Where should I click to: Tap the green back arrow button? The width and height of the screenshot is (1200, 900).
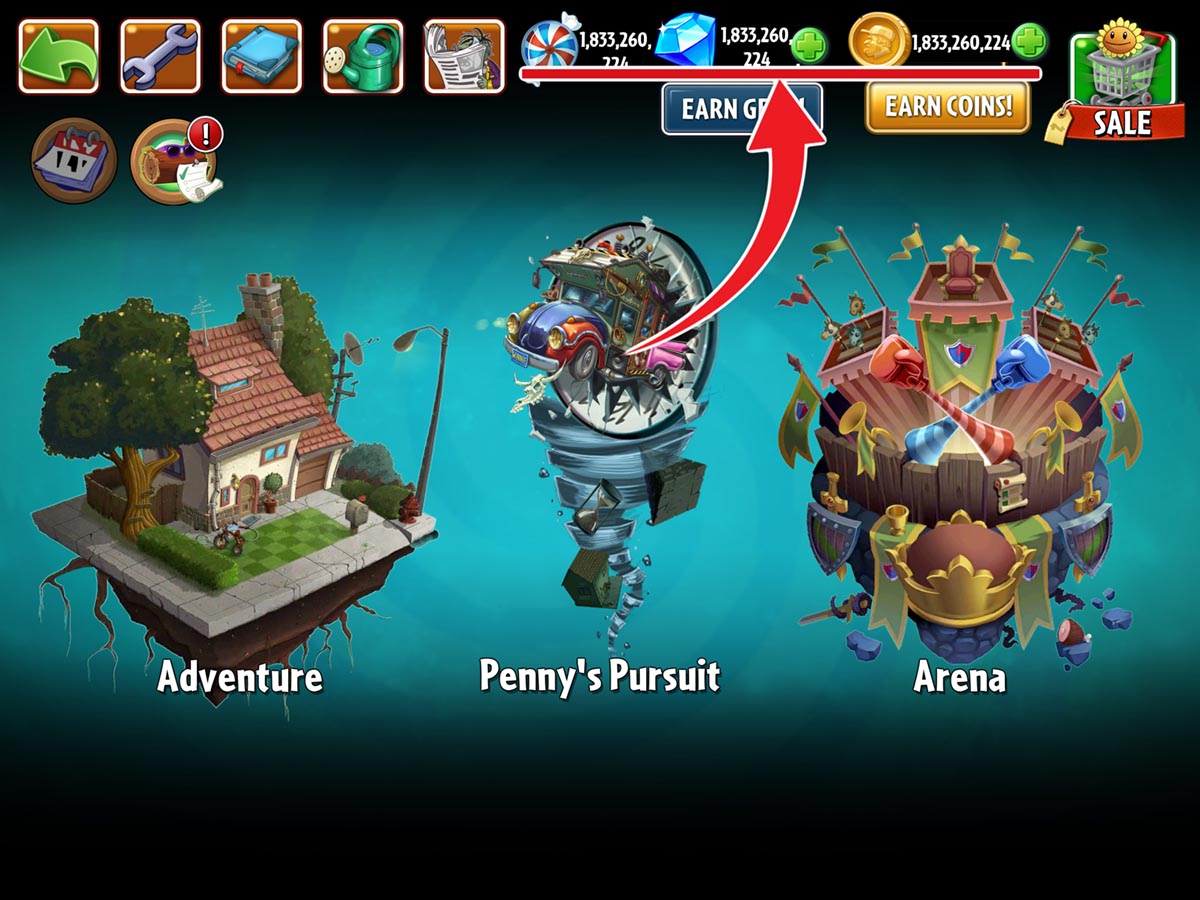tap(58, 56)
